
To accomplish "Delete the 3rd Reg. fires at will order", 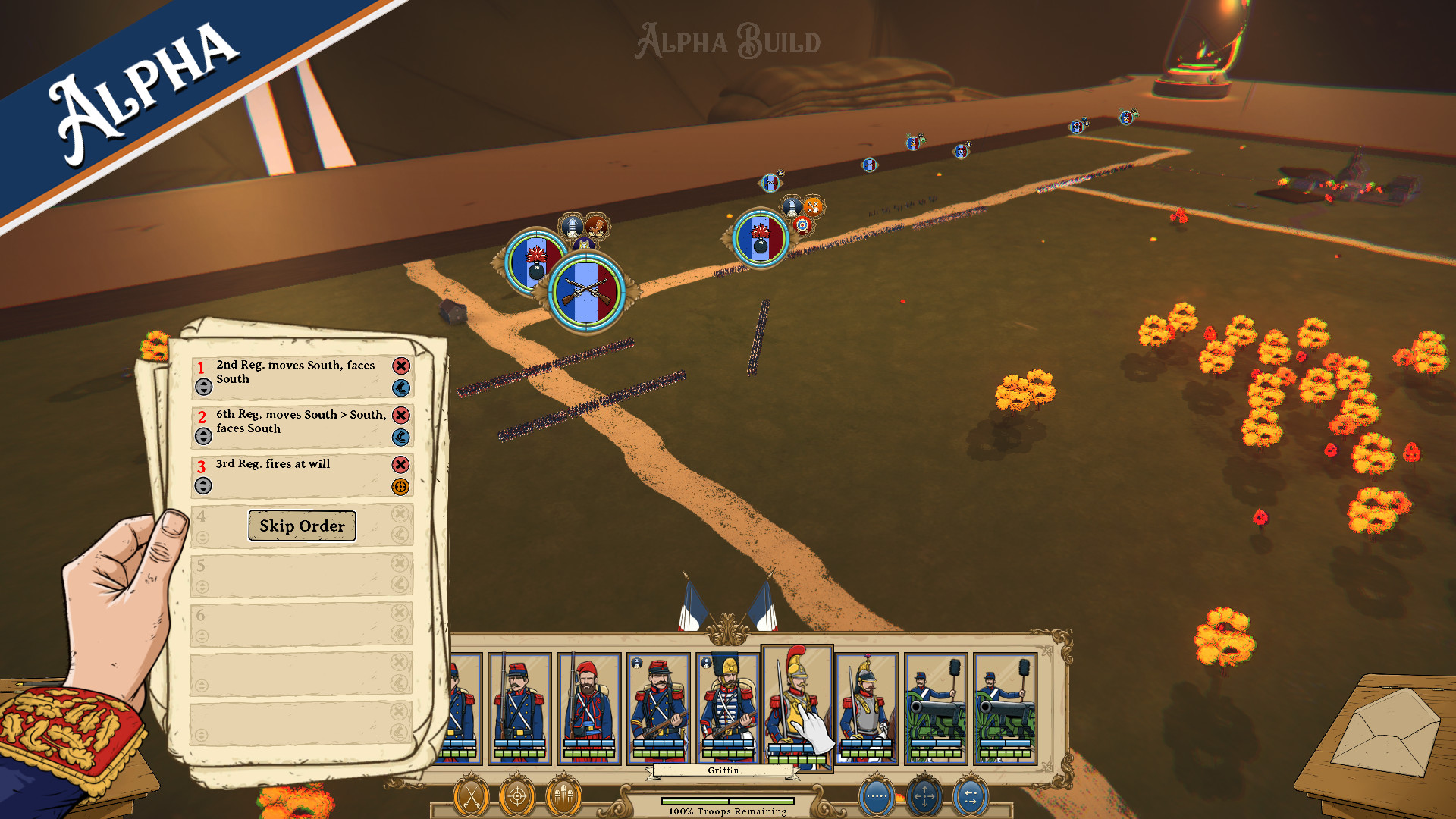I will pyautogui.click(x=401, y=465).
